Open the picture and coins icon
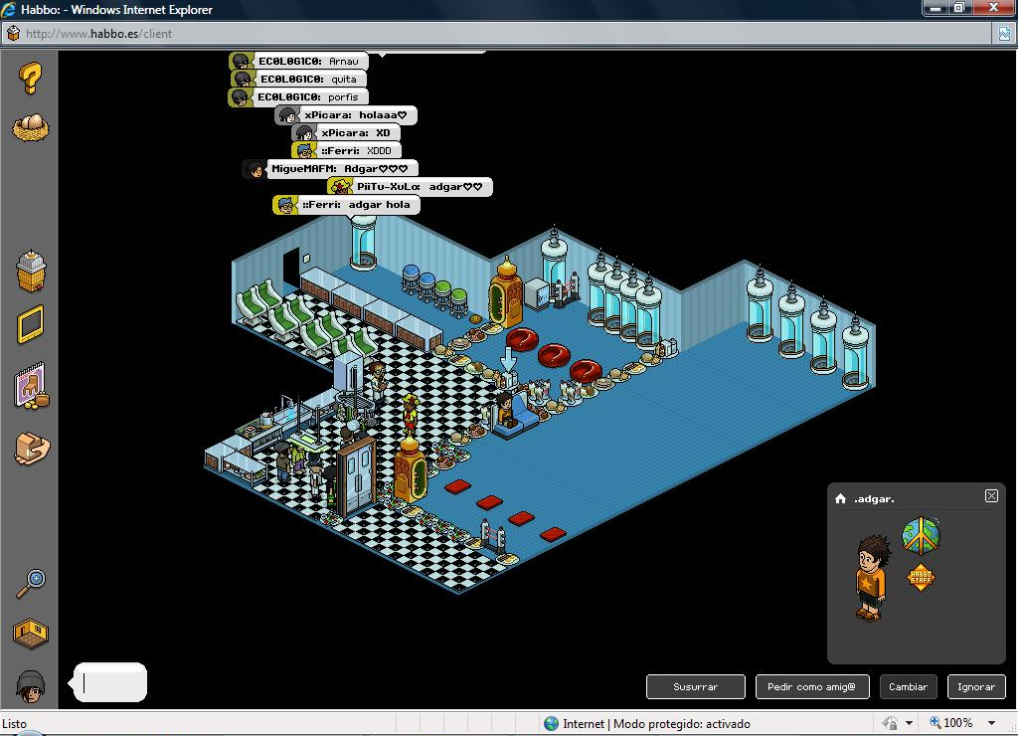 pos(31,387)
